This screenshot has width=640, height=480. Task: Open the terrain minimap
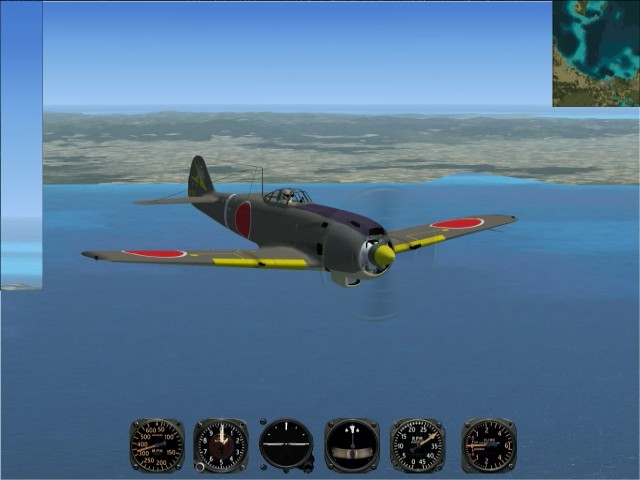[x=596, y=53]
